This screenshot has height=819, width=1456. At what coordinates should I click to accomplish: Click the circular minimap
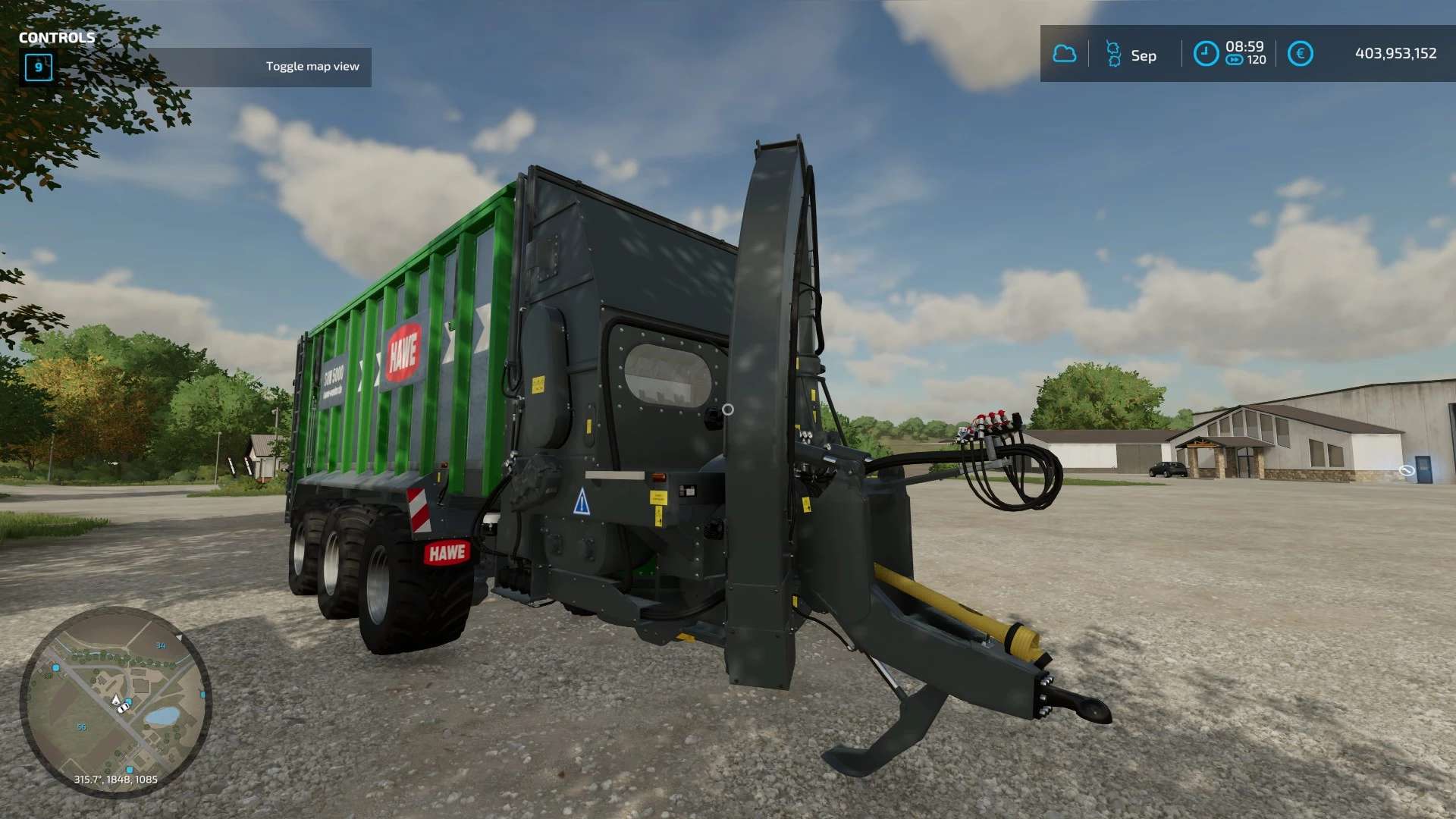point(115,701)
